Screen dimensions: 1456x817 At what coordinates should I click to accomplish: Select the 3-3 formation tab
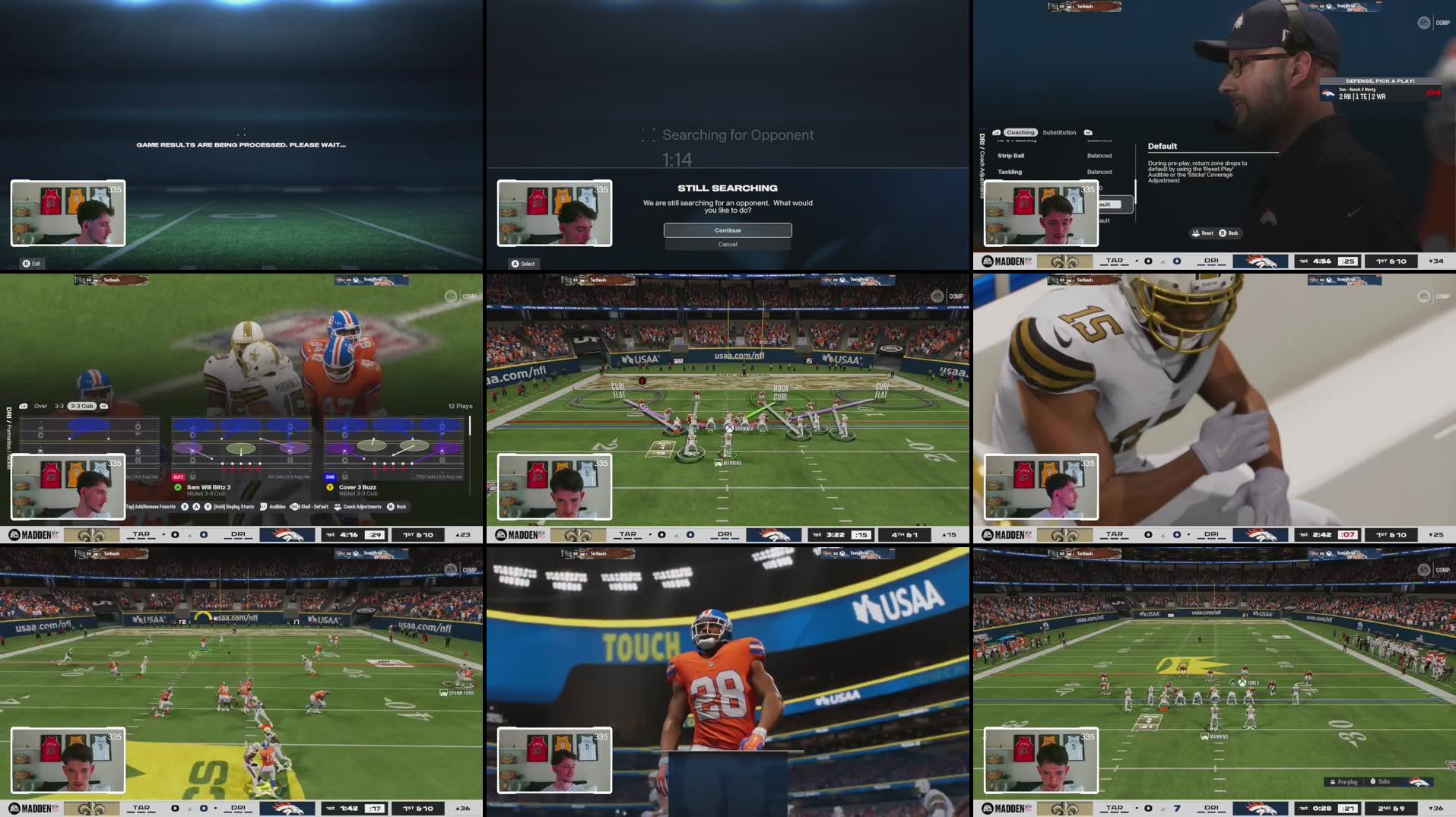click(x=59, y=407)
